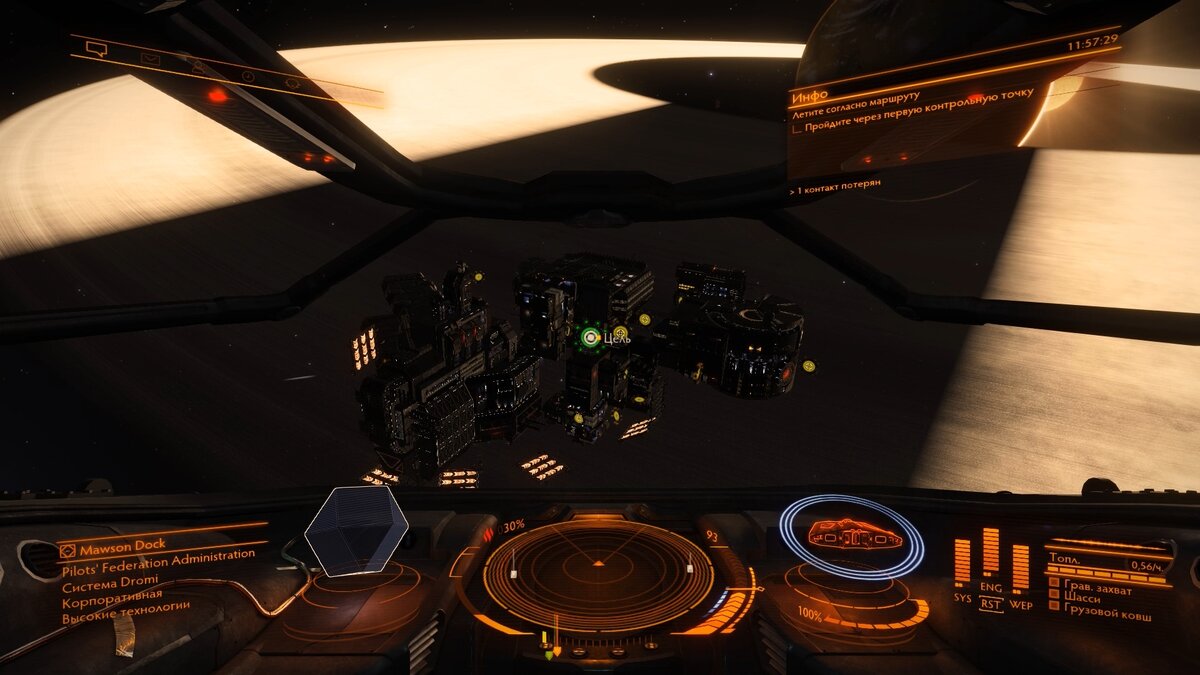This screenshot has height=675, width=1200.
Task: Divert power to WEP
Action: 1020,604
